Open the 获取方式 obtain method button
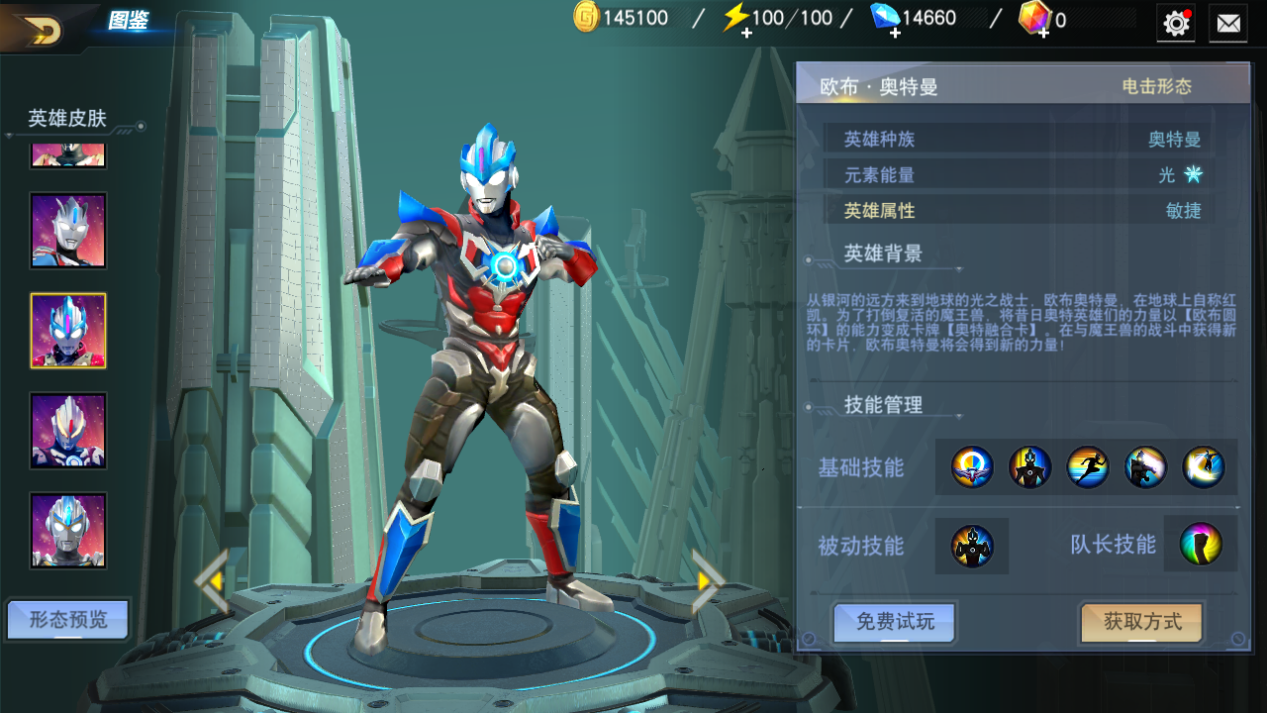 coord(1142,622)
